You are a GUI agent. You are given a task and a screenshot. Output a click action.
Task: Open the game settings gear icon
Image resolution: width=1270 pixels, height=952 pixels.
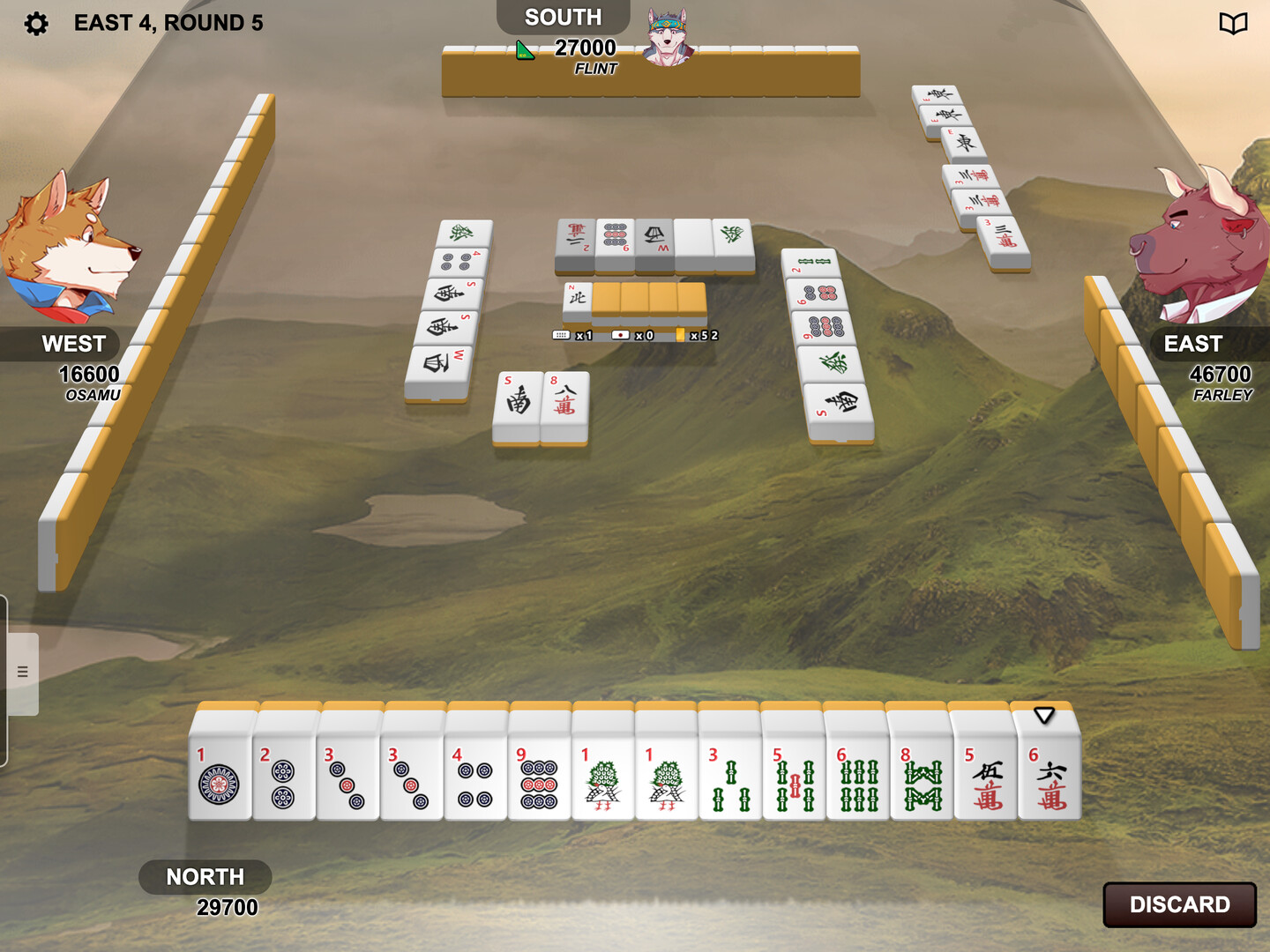[x=35, y=23]
